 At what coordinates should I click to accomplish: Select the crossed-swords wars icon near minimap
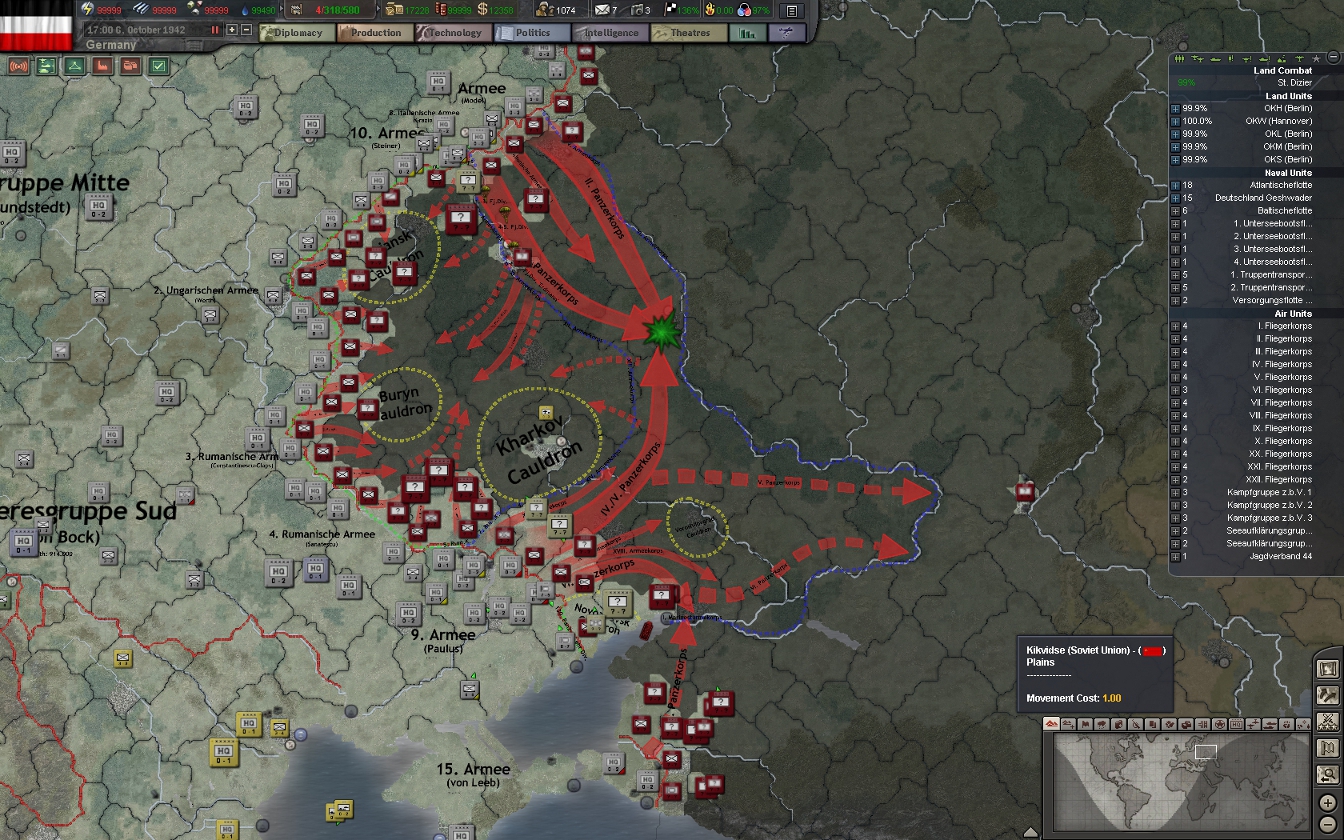pos(1328,722)
